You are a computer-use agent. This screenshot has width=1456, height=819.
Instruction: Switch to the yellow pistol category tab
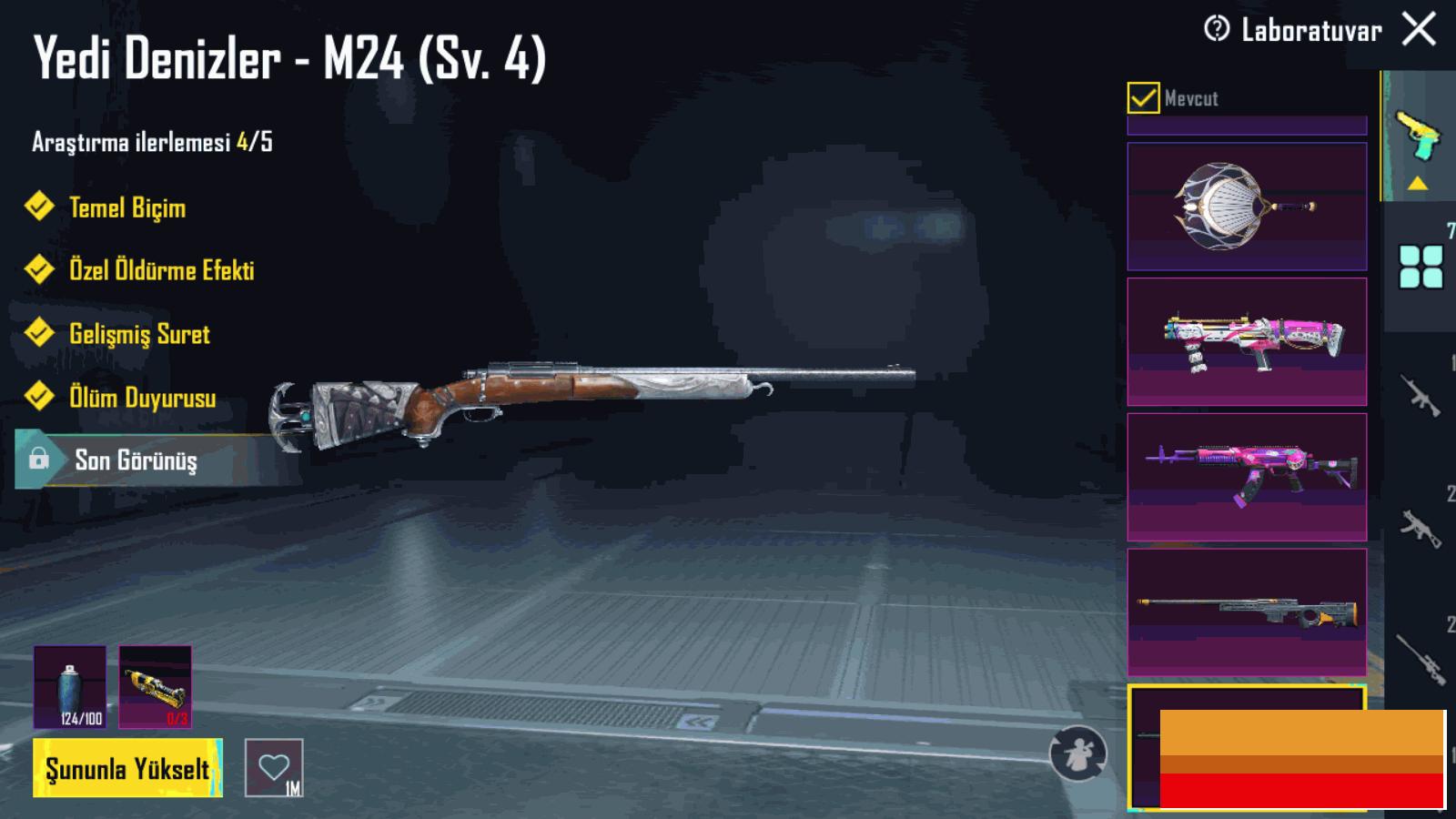coord(1418,136)
